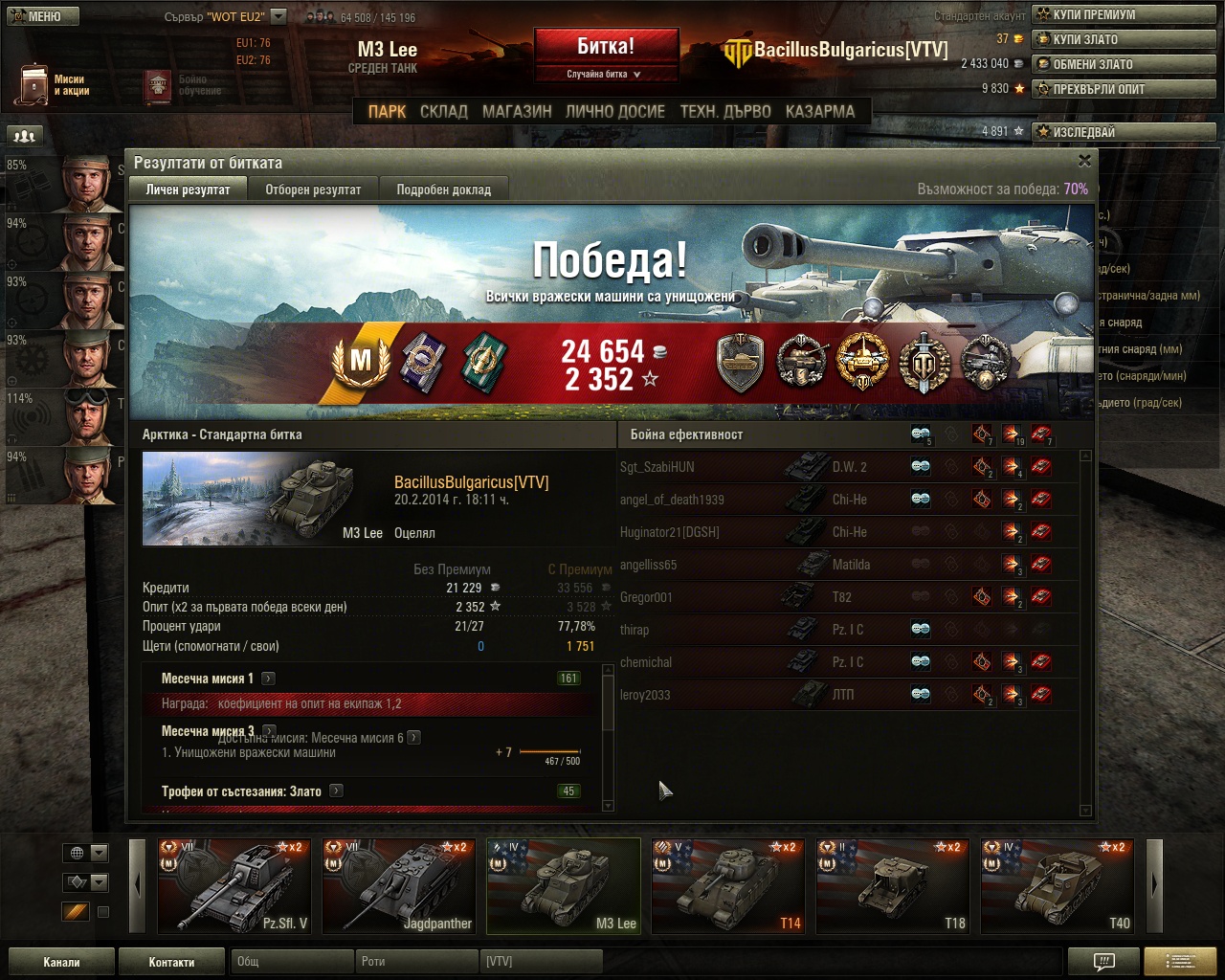This screenshot has height=980, width=1225.
Task: Expand the server selection dropdown
Action: 278,16
